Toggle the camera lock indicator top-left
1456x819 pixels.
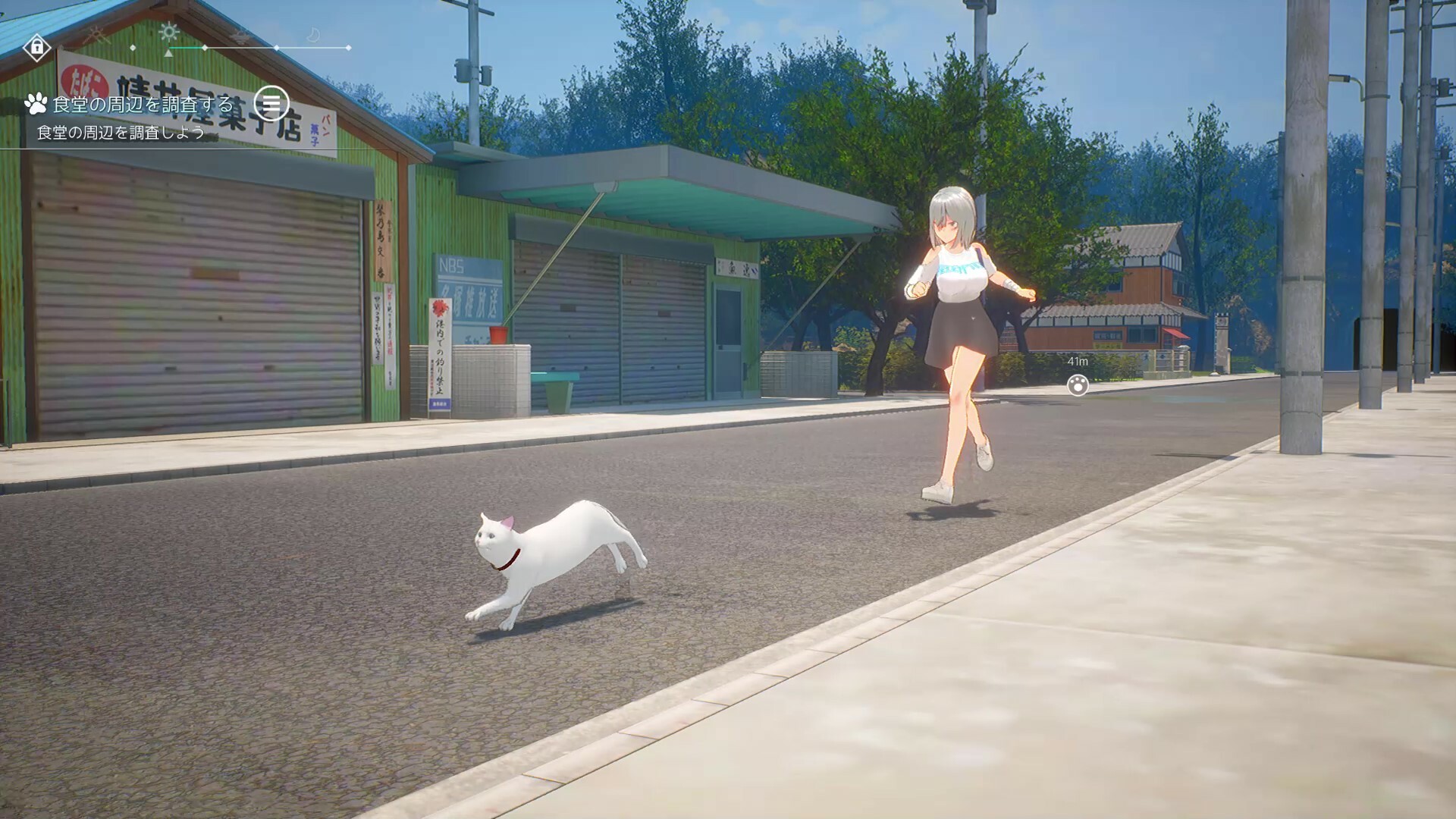[38, 48]
